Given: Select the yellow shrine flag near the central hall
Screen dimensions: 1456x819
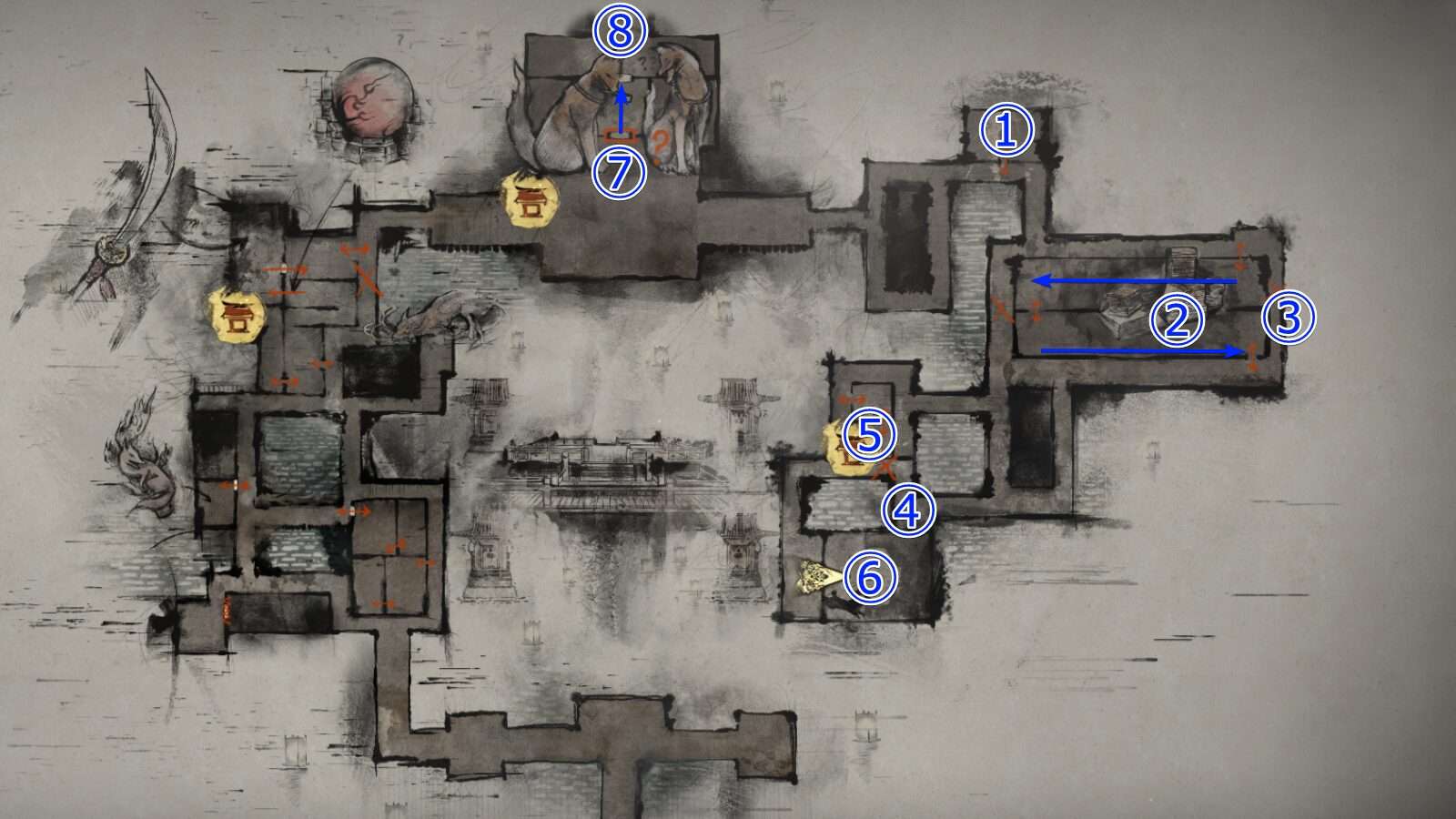Looking at the screenshot, I should 531,198.
